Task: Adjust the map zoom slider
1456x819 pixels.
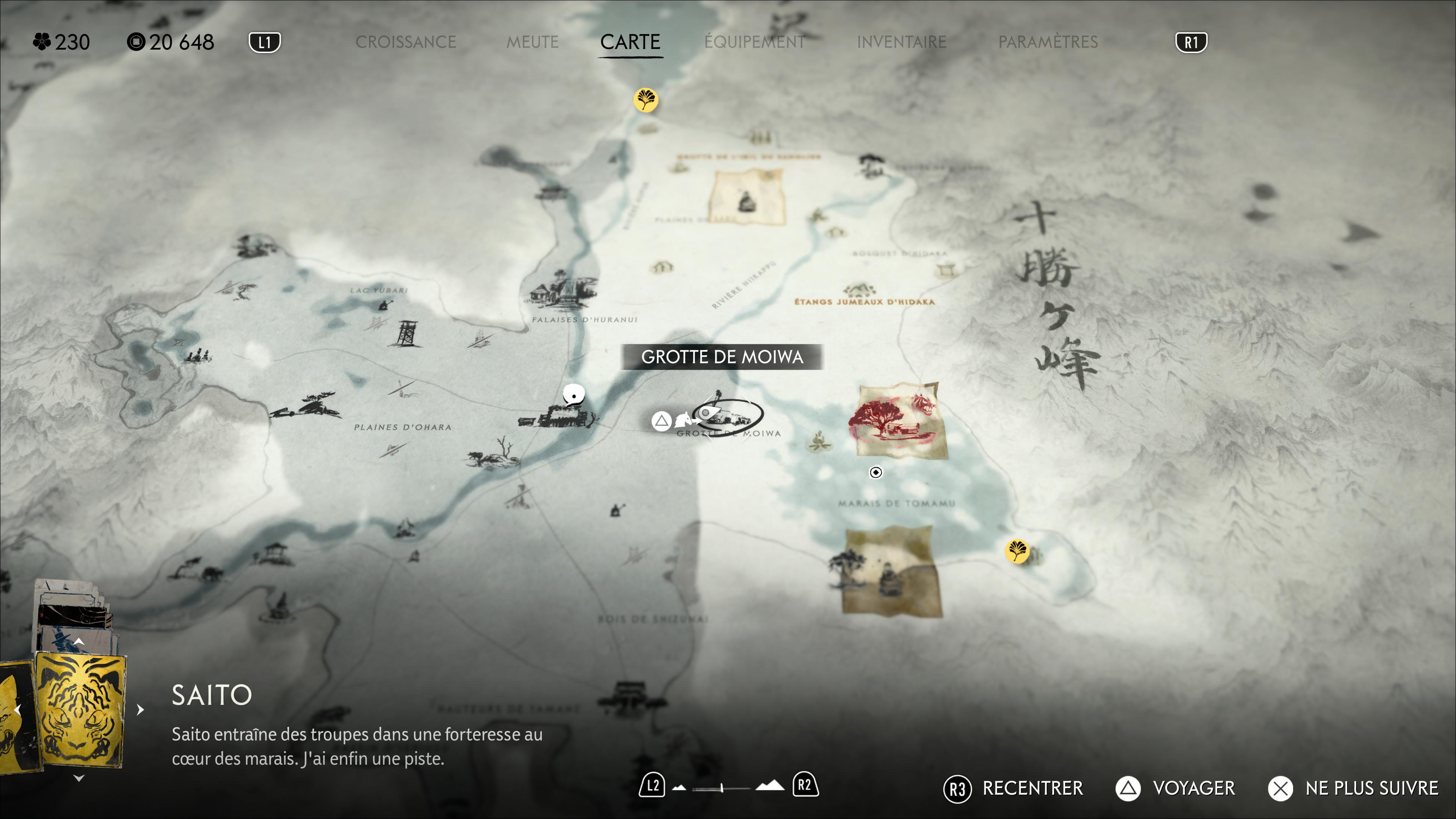Action: pos(722,788)
